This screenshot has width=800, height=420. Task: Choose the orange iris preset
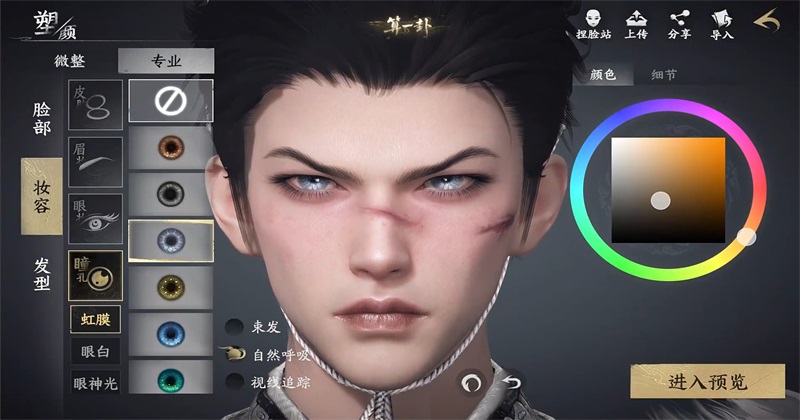(x=170, y=147)
